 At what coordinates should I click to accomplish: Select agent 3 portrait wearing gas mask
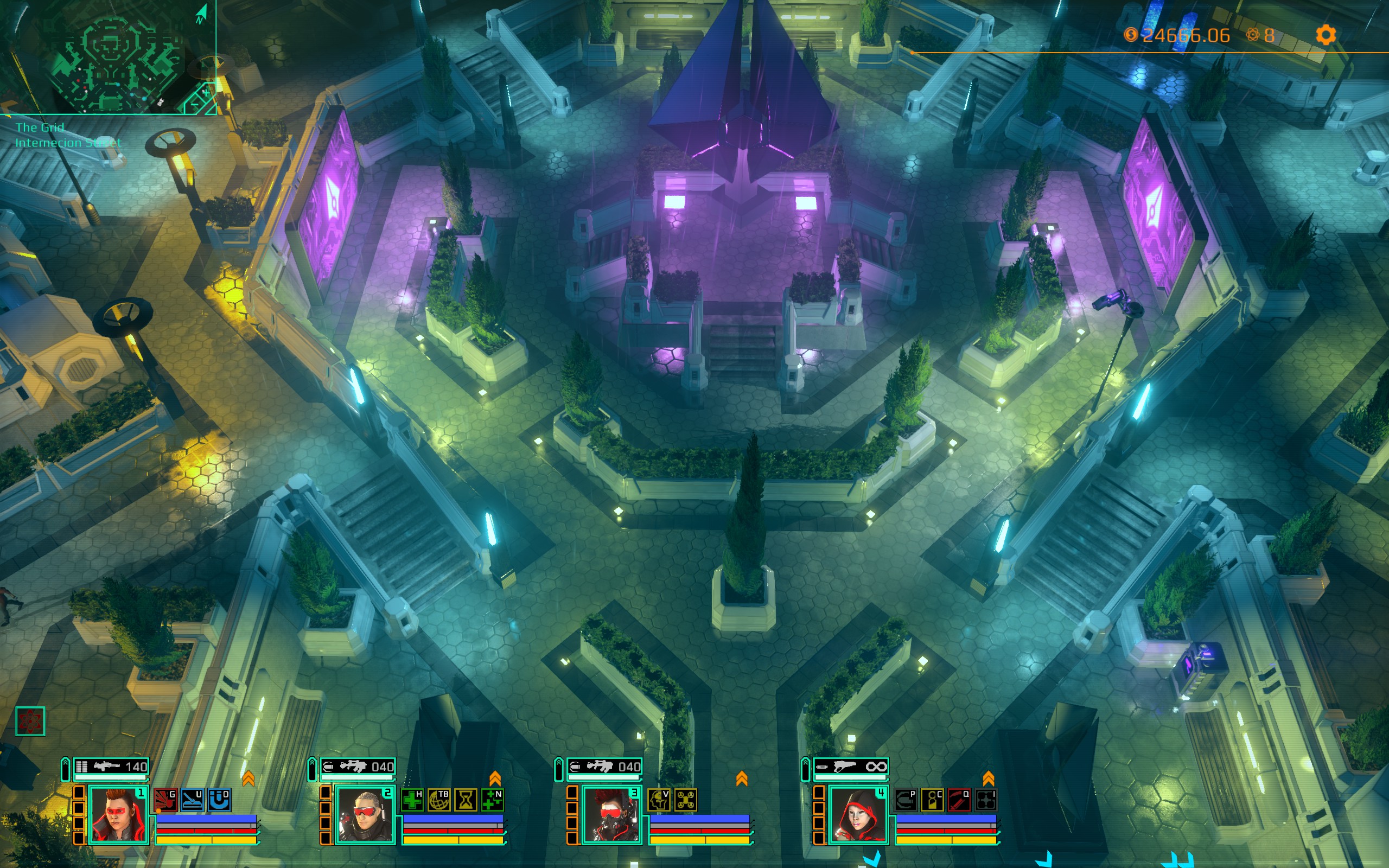tap(612, 815)
